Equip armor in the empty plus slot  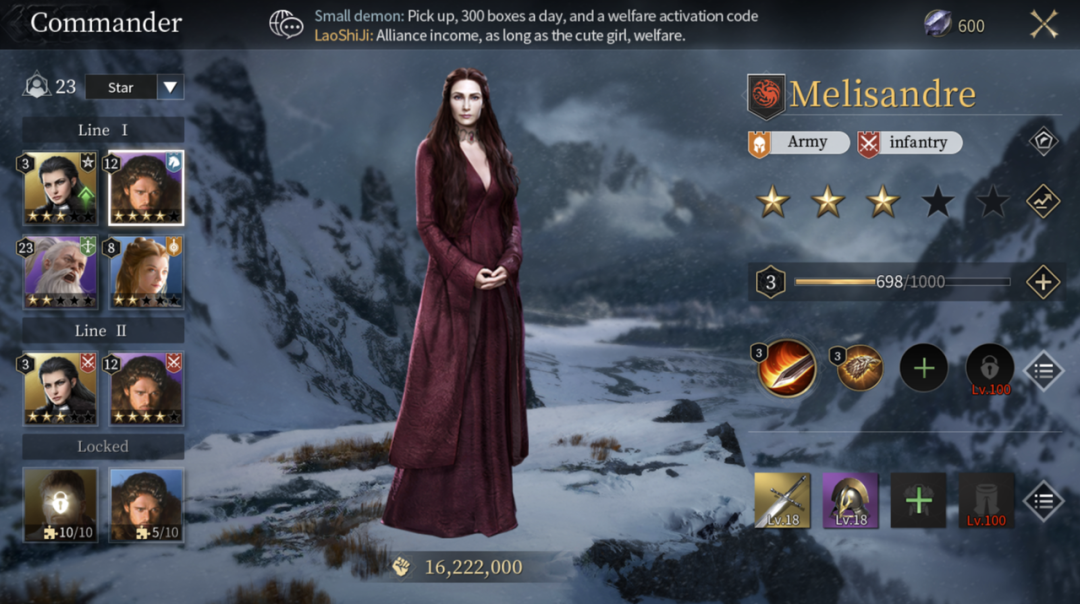(919, 501)
